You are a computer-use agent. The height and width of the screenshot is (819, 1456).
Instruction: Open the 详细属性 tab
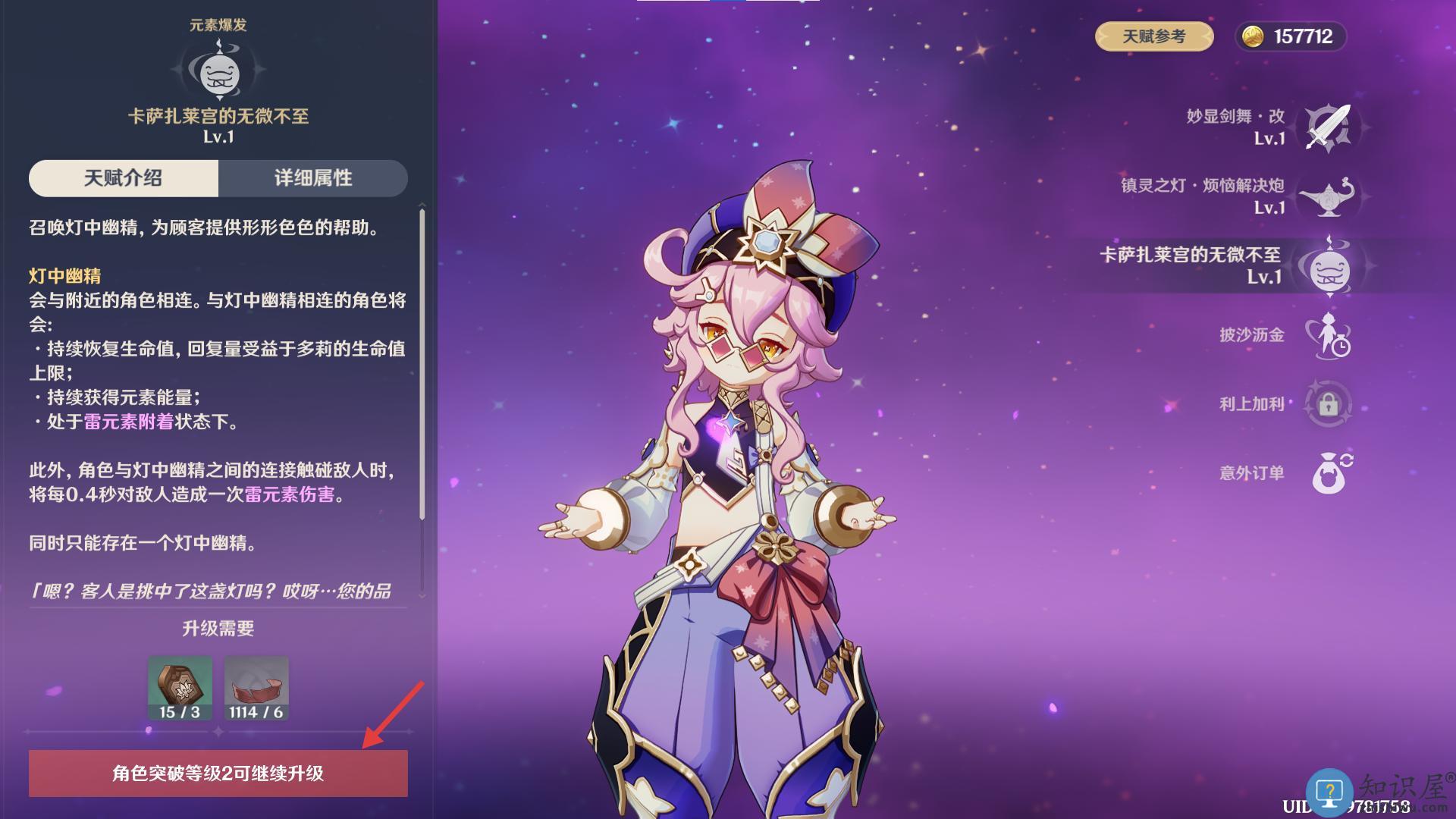click(x=313, y=178)
